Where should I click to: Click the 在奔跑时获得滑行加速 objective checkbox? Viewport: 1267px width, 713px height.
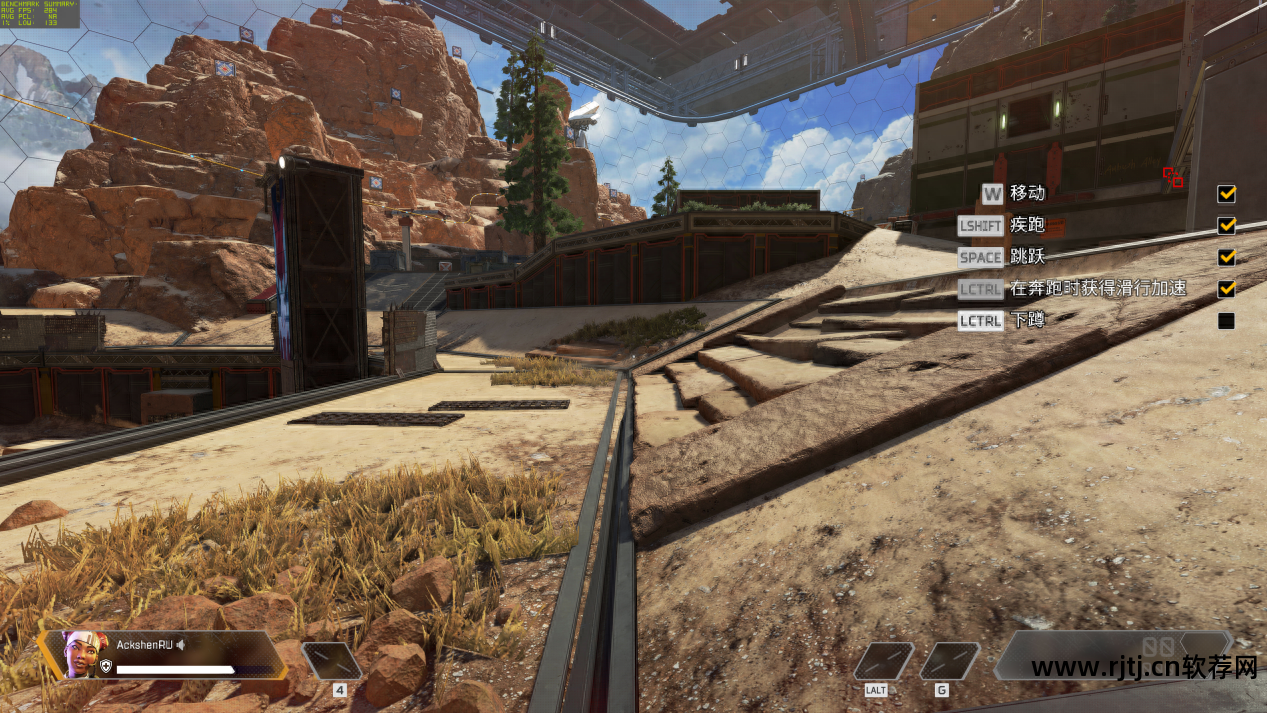(x=1226, y=289)
